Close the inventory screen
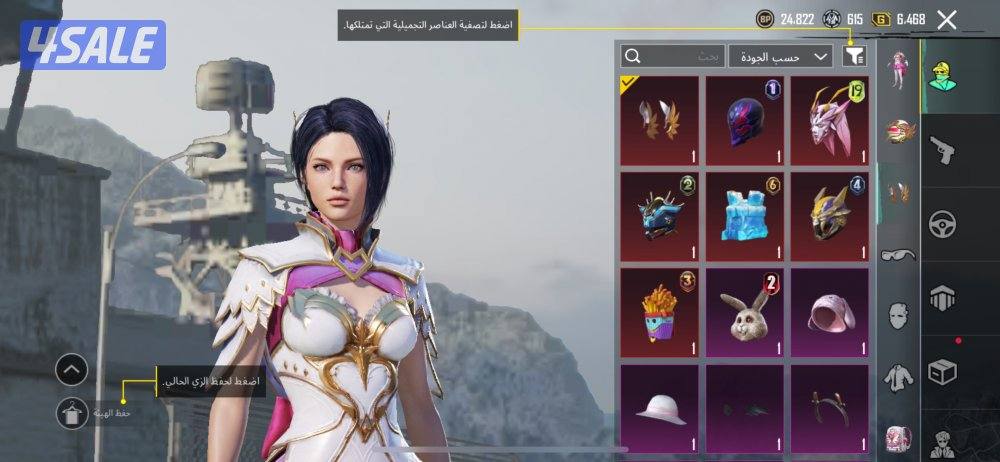Image resolution: width=1000 pixels, height=462 pixels. click(947, 19)
